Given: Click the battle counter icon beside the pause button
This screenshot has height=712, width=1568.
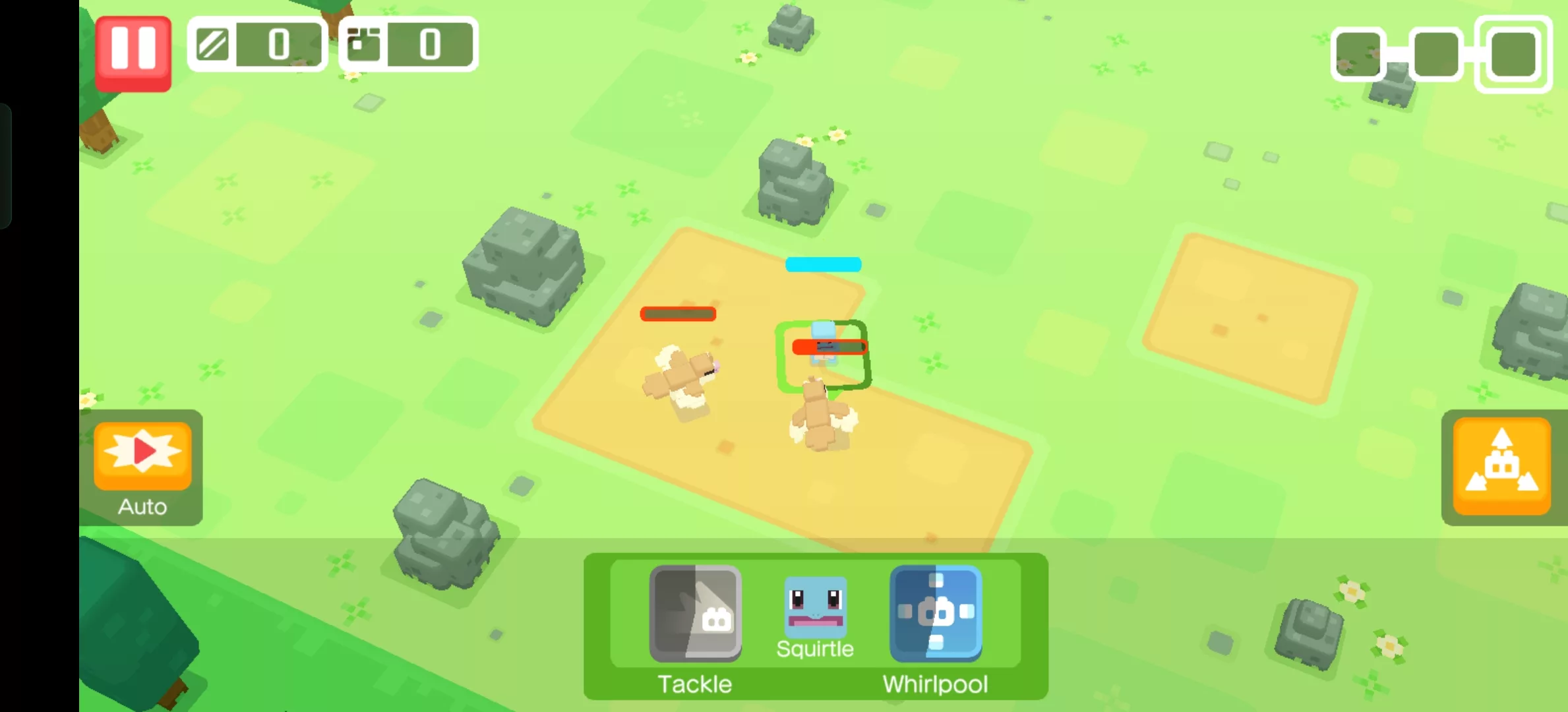Looking at the screenshot, I should (x=213, y=44).
